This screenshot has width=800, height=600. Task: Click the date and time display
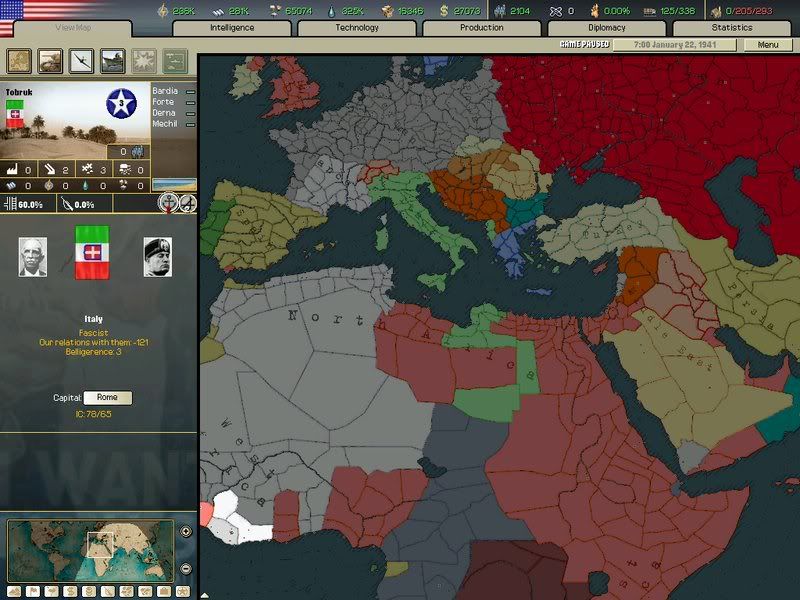point(676,45)
